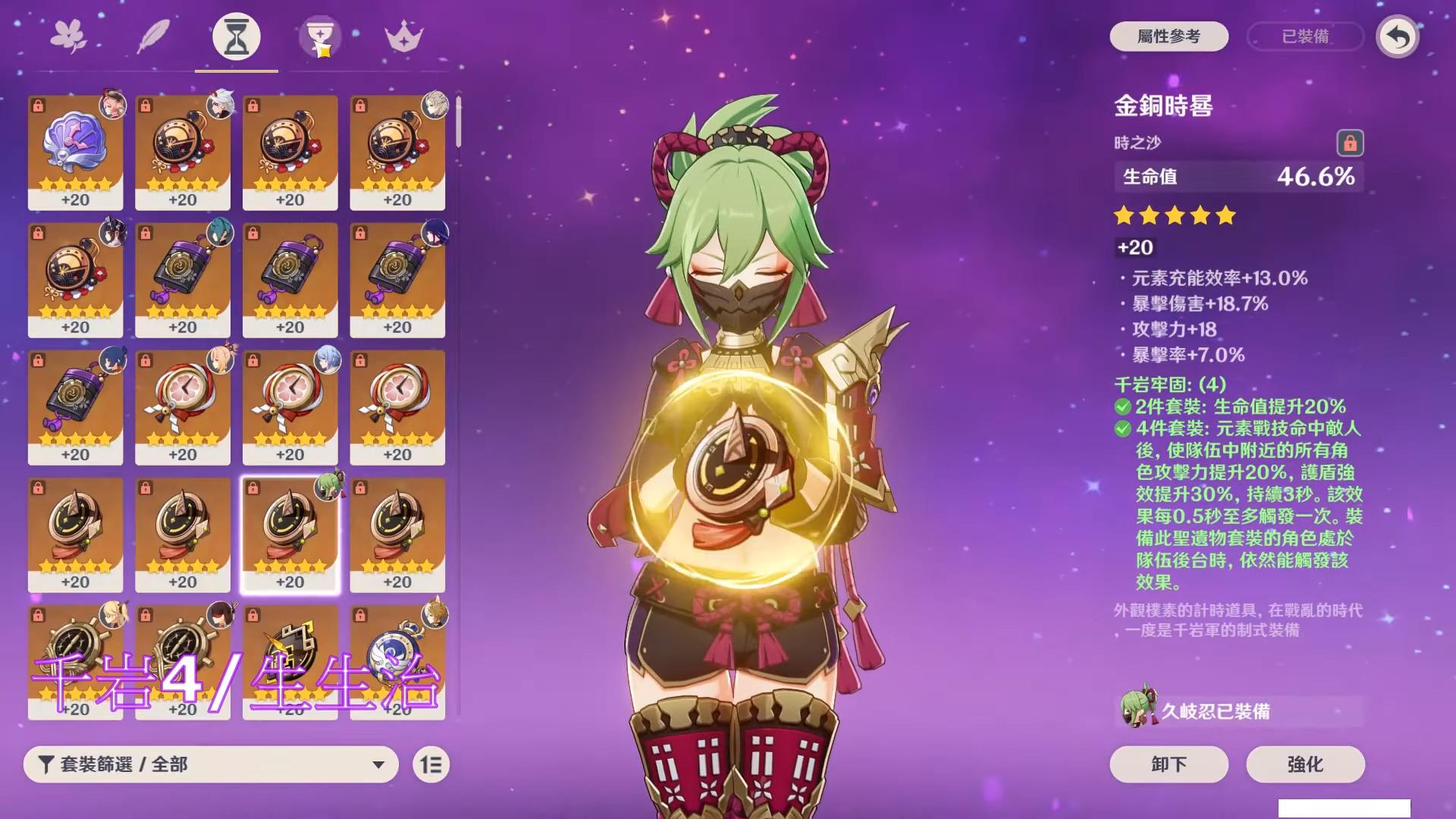Open the 套裝篩選 set filter dropdown
This screenshot has width=1456, height=819.
click(x=211, y=764)
